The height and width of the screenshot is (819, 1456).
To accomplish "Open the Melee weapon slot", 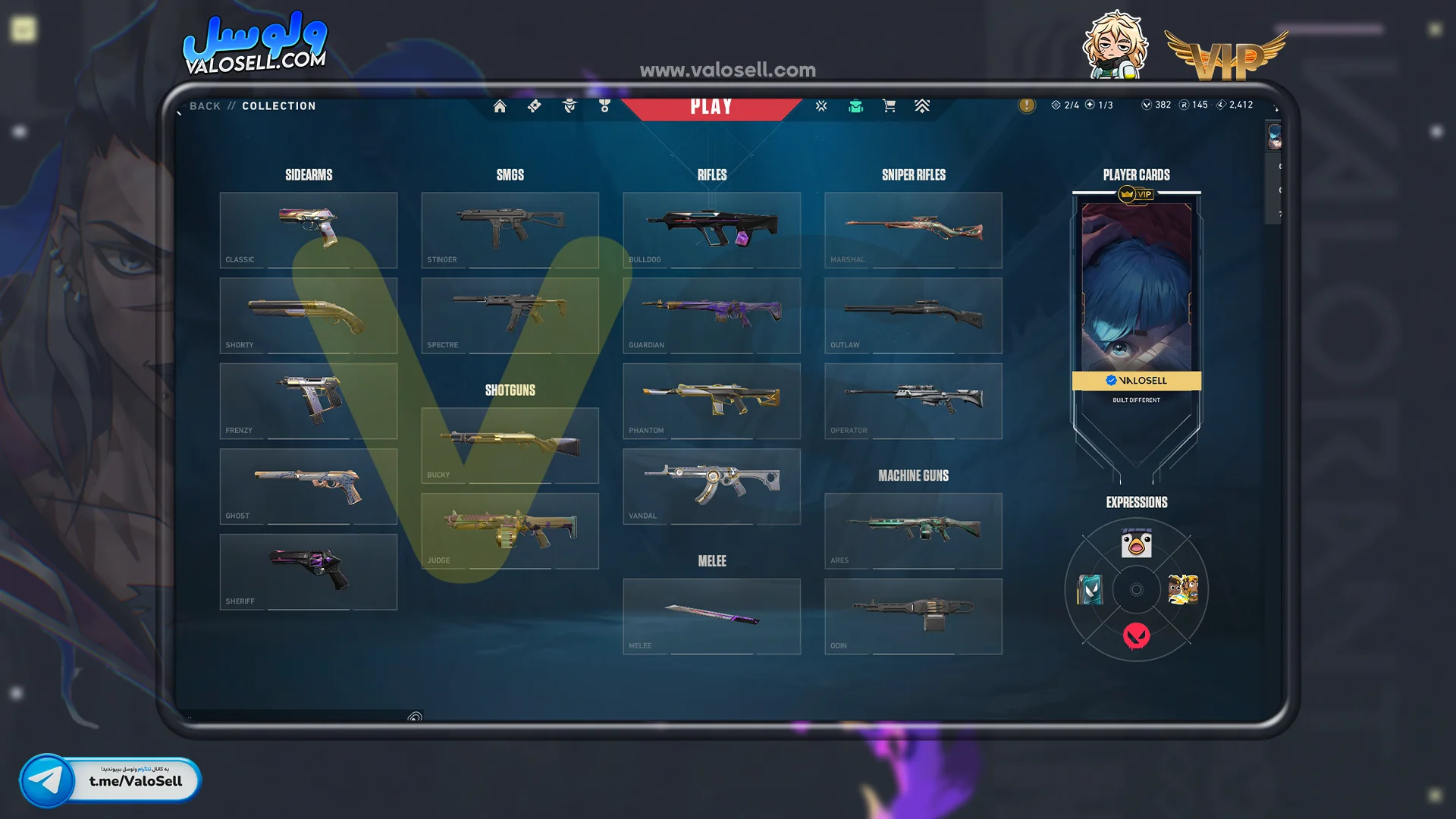I will pyautogui.click(x=712, y=617).
